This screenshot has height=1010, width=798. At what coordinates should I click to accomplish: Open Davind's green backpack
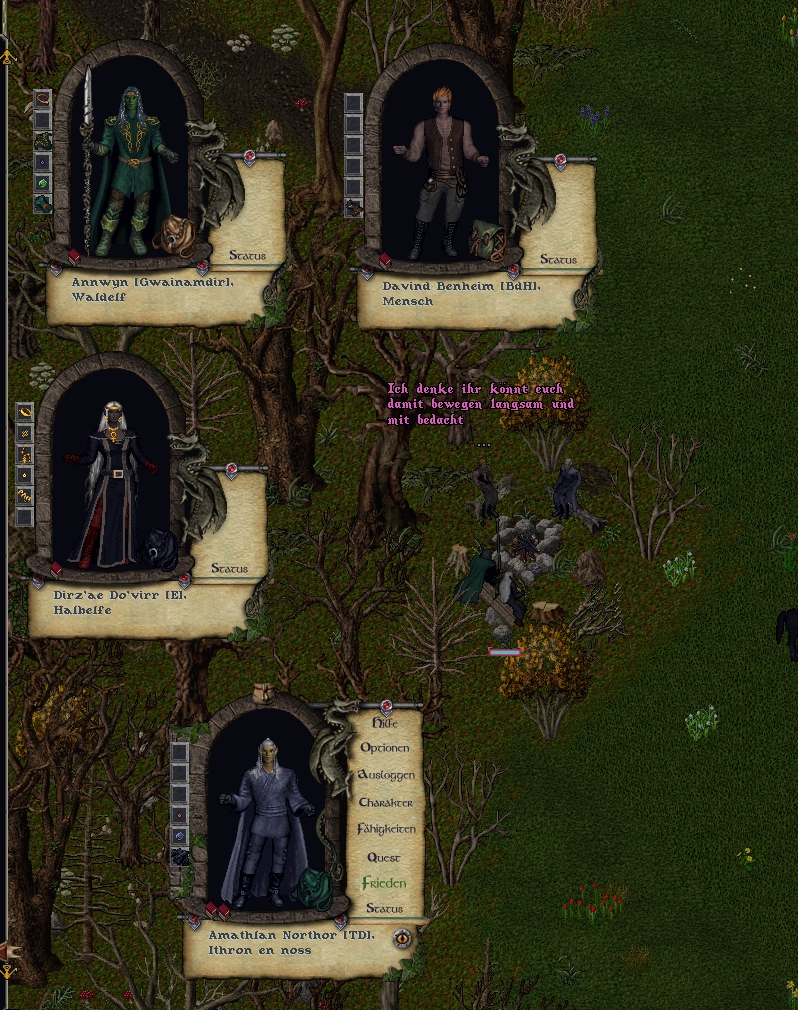pyautogui.click(x=487, y=237)
